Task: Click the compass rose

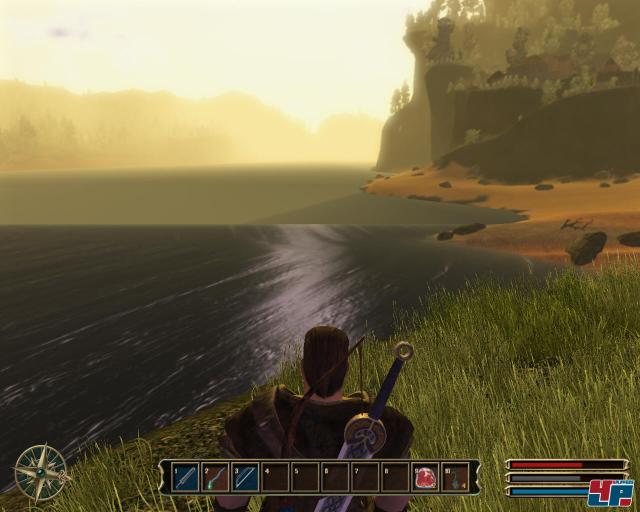Action: (x=40, y=470)
